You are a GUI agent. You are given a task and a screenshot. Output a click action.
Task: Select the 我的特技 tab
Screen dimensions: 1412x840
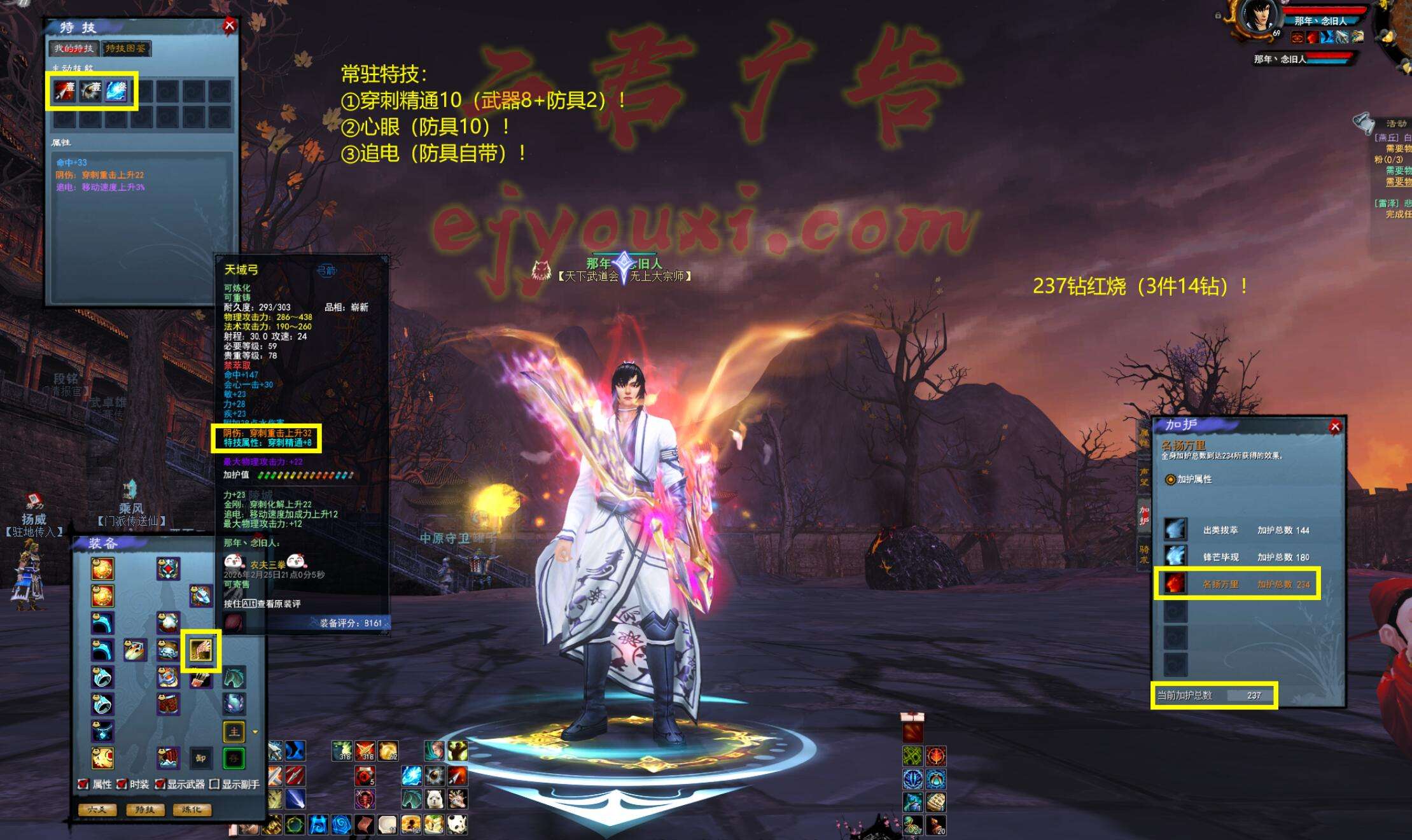click(x=74, y=48)
